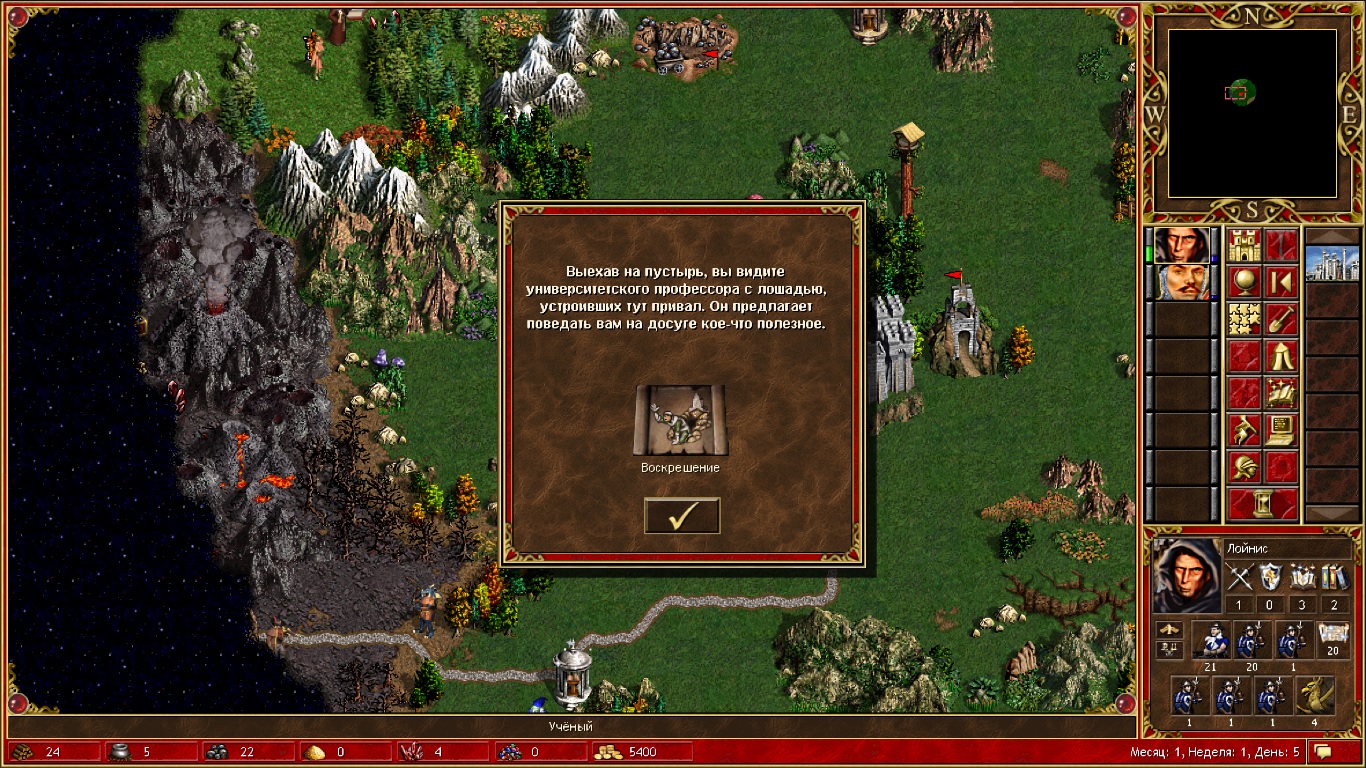Open the chat speech bubble button

click(x=1324, y=751)
